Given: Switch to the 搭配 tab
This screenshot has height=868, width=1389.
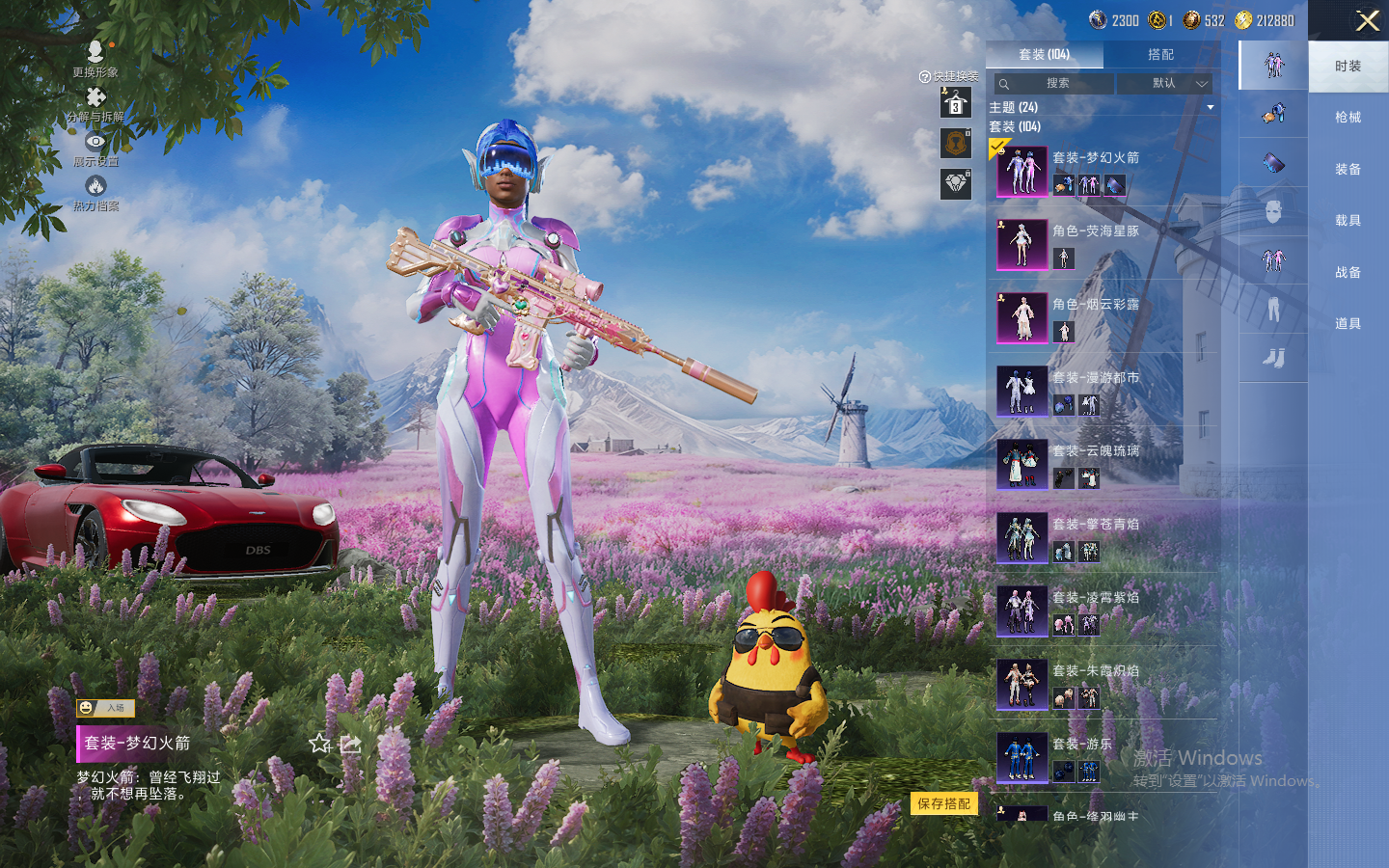Looking at the screenshot, I should [x=1160, y=55].
